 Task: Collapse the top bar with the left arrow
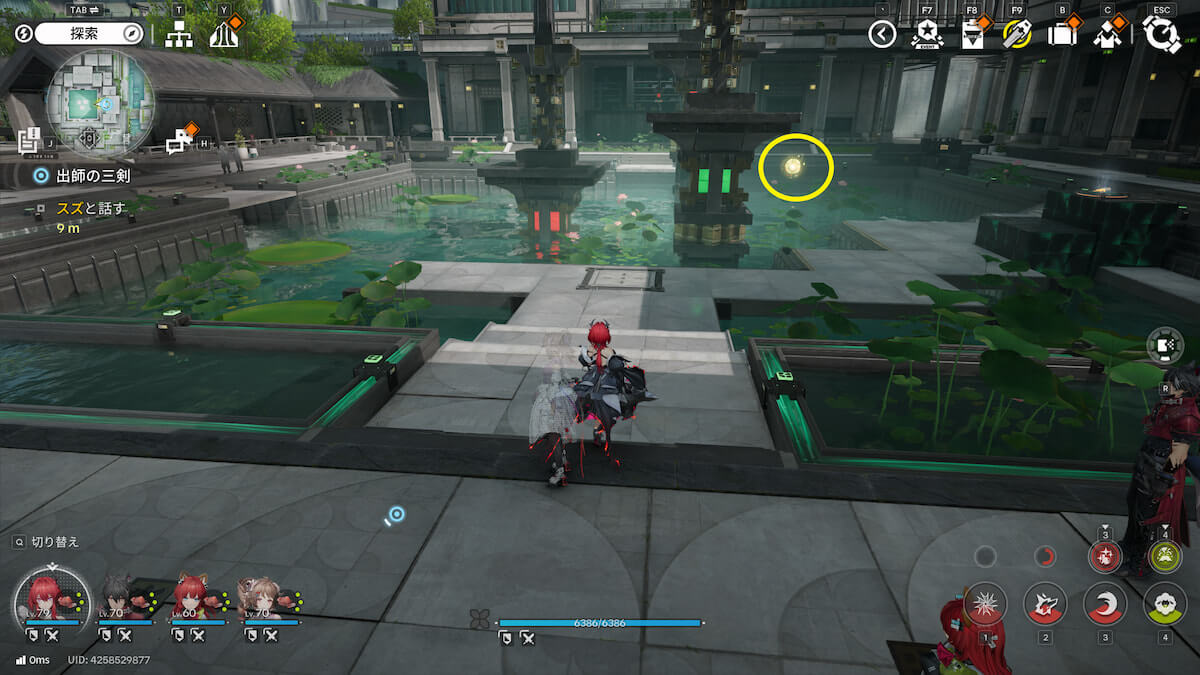[x=881, y=35]
